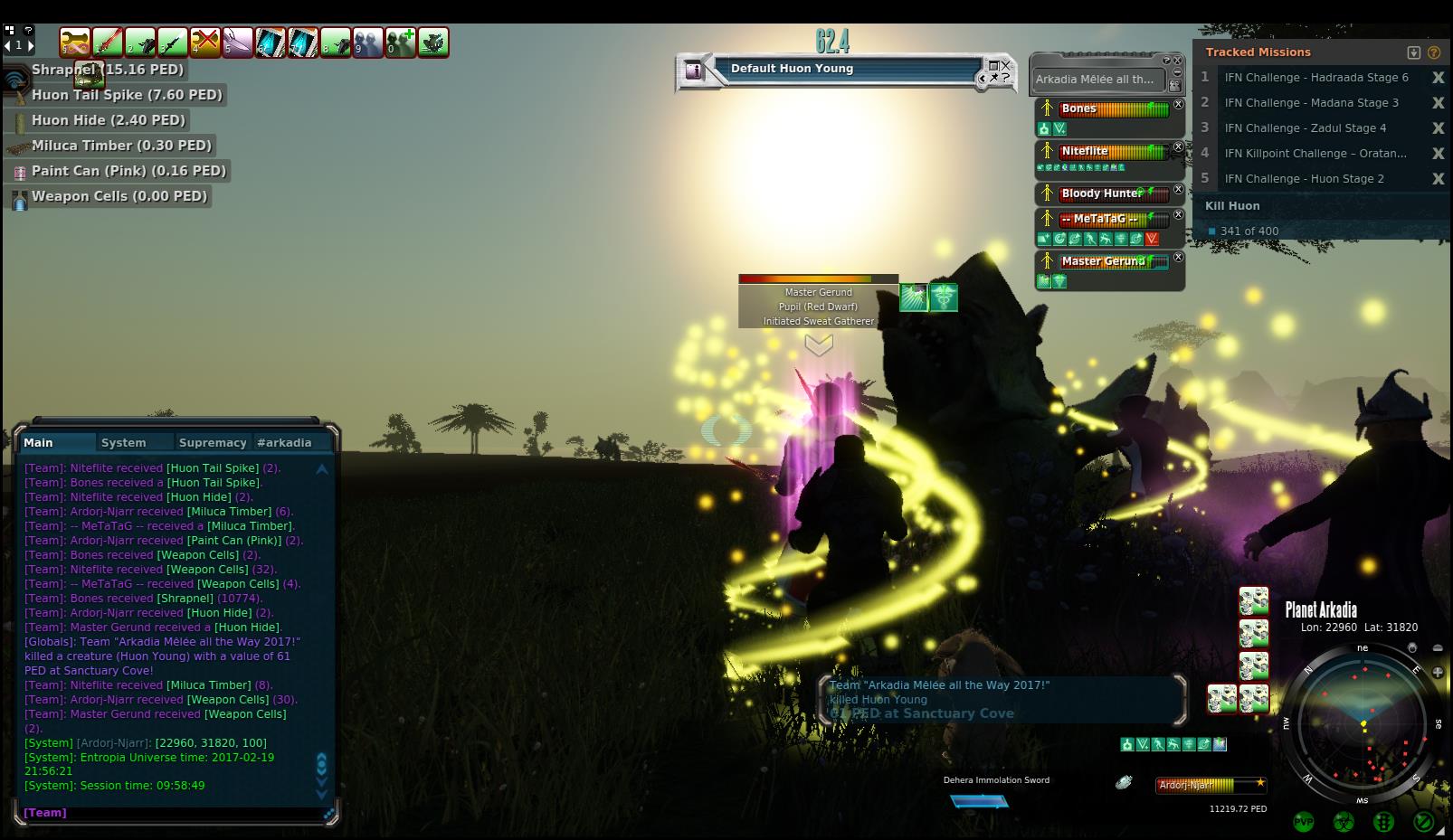The width and height of the screenshot is (1453, 840).
Task: Close the Default Huon Young target panel
Action: 1006,65
